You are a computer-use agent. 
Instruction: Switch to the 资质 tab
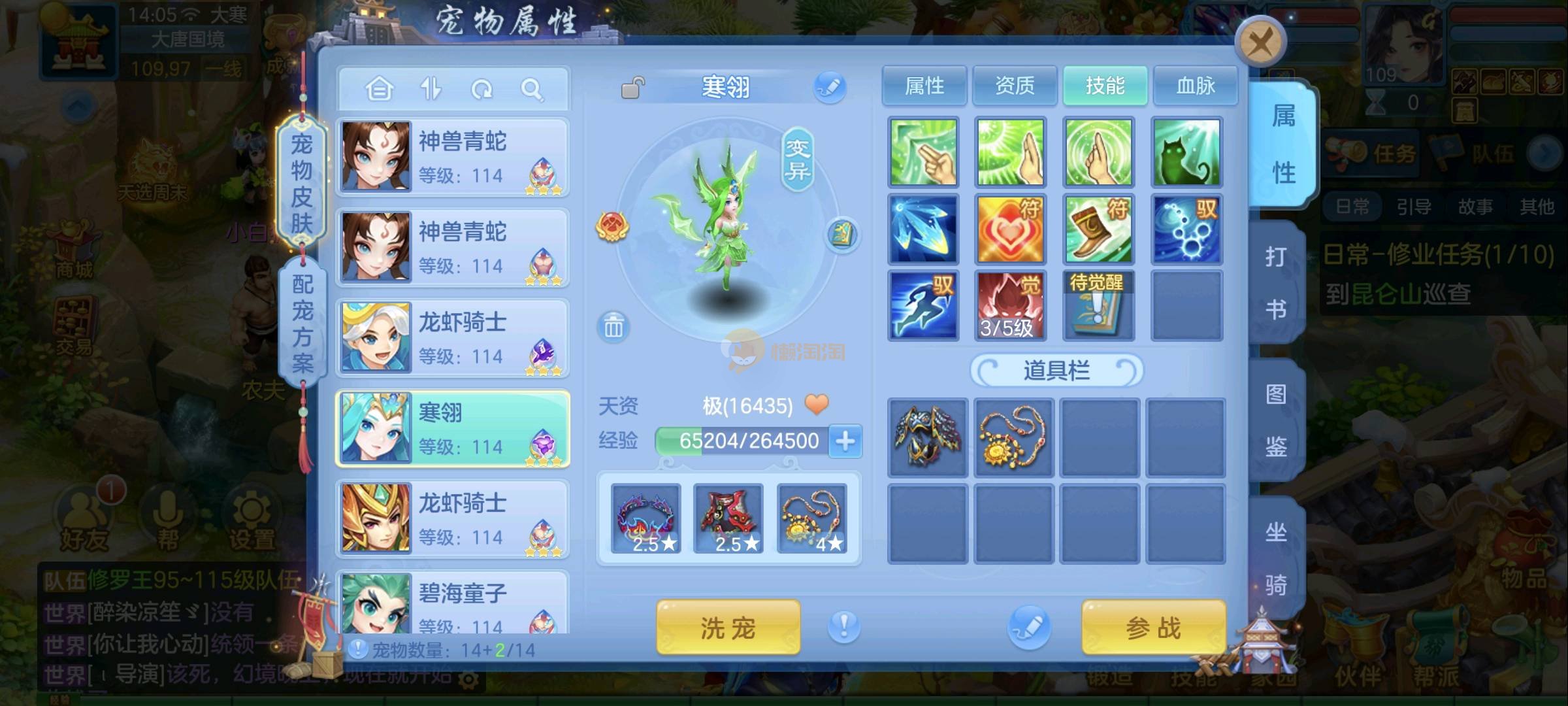coord(1014,86)
